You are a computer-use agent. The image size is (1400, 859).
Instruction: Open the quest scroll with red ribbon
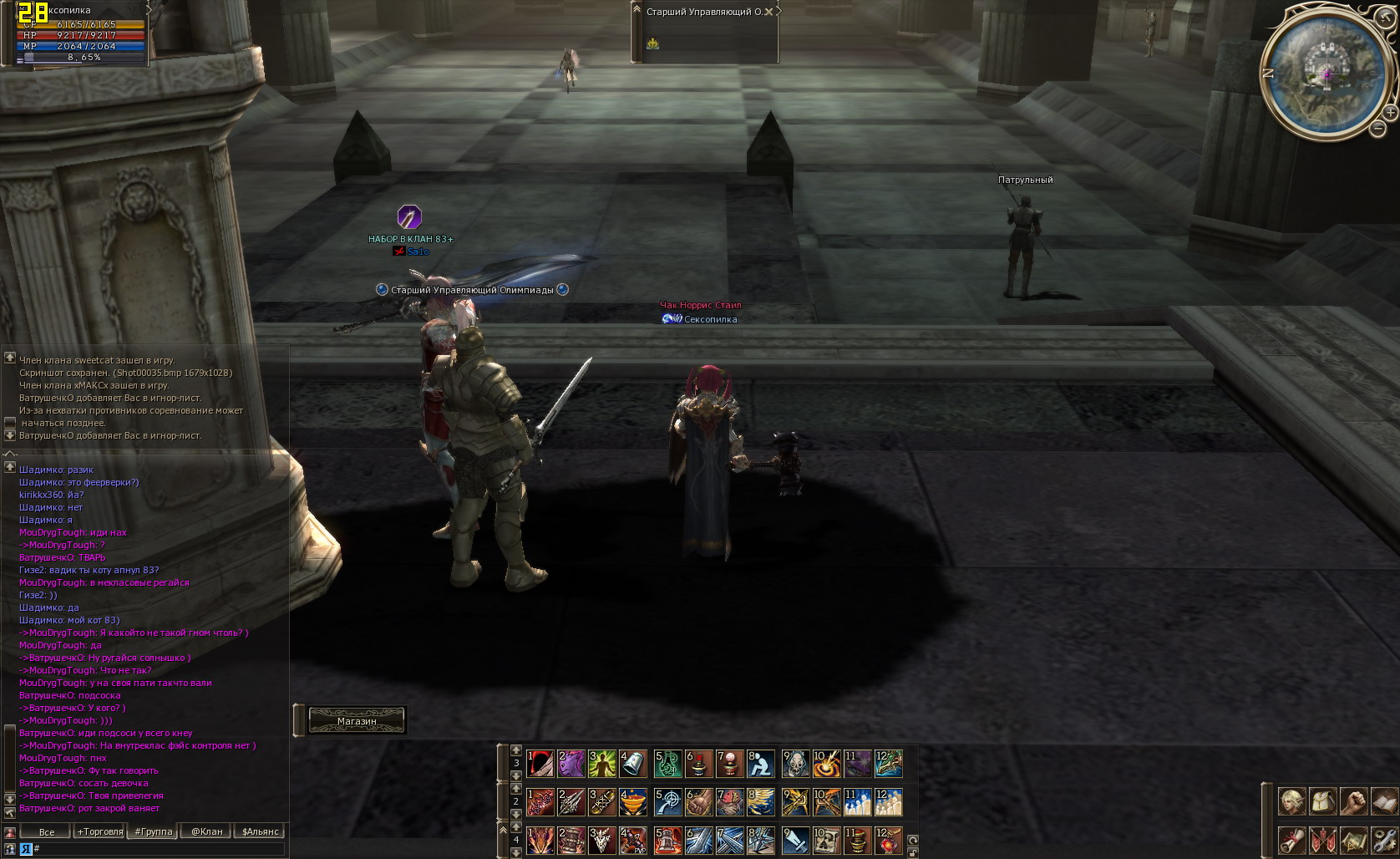[x=1292, y=840]
